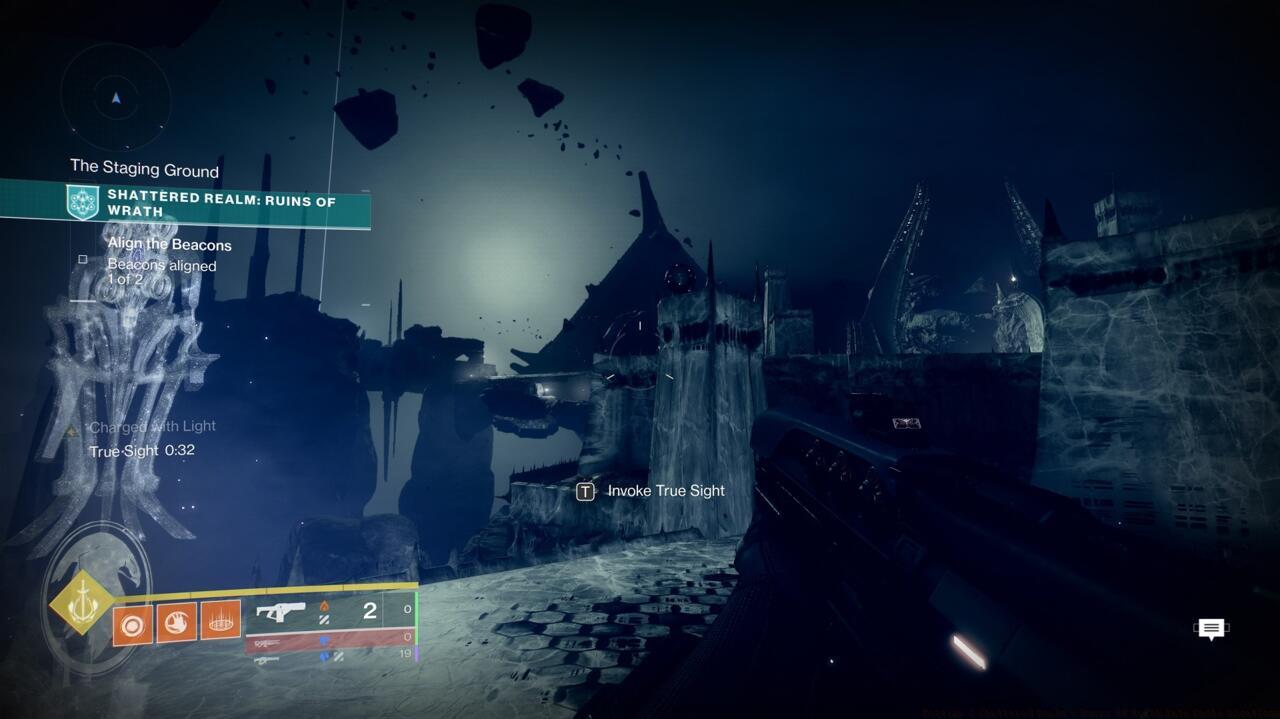Toggle the Beacons aligned objective checkbox

coord(83,260)
